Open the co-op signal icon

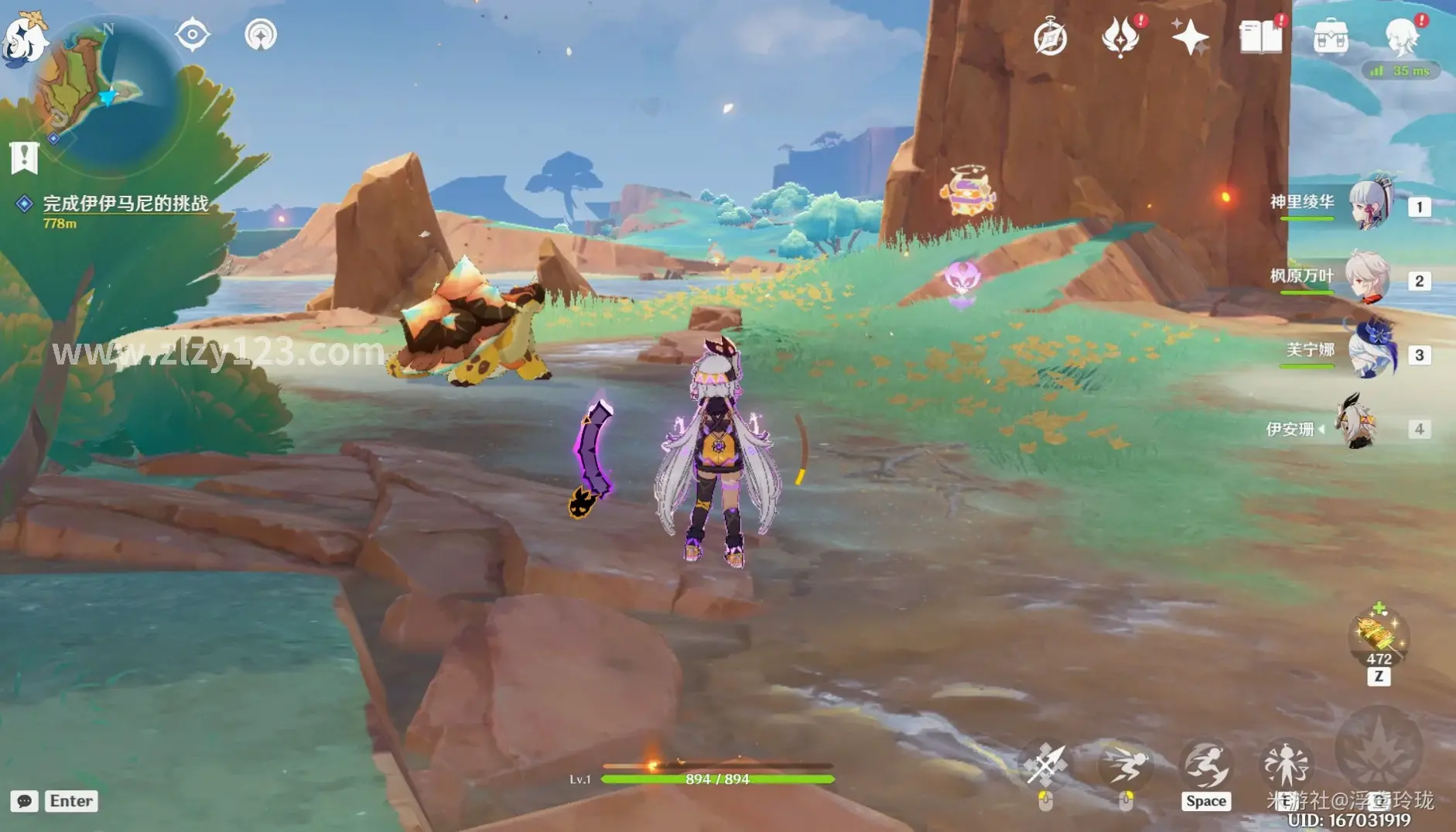261,35
